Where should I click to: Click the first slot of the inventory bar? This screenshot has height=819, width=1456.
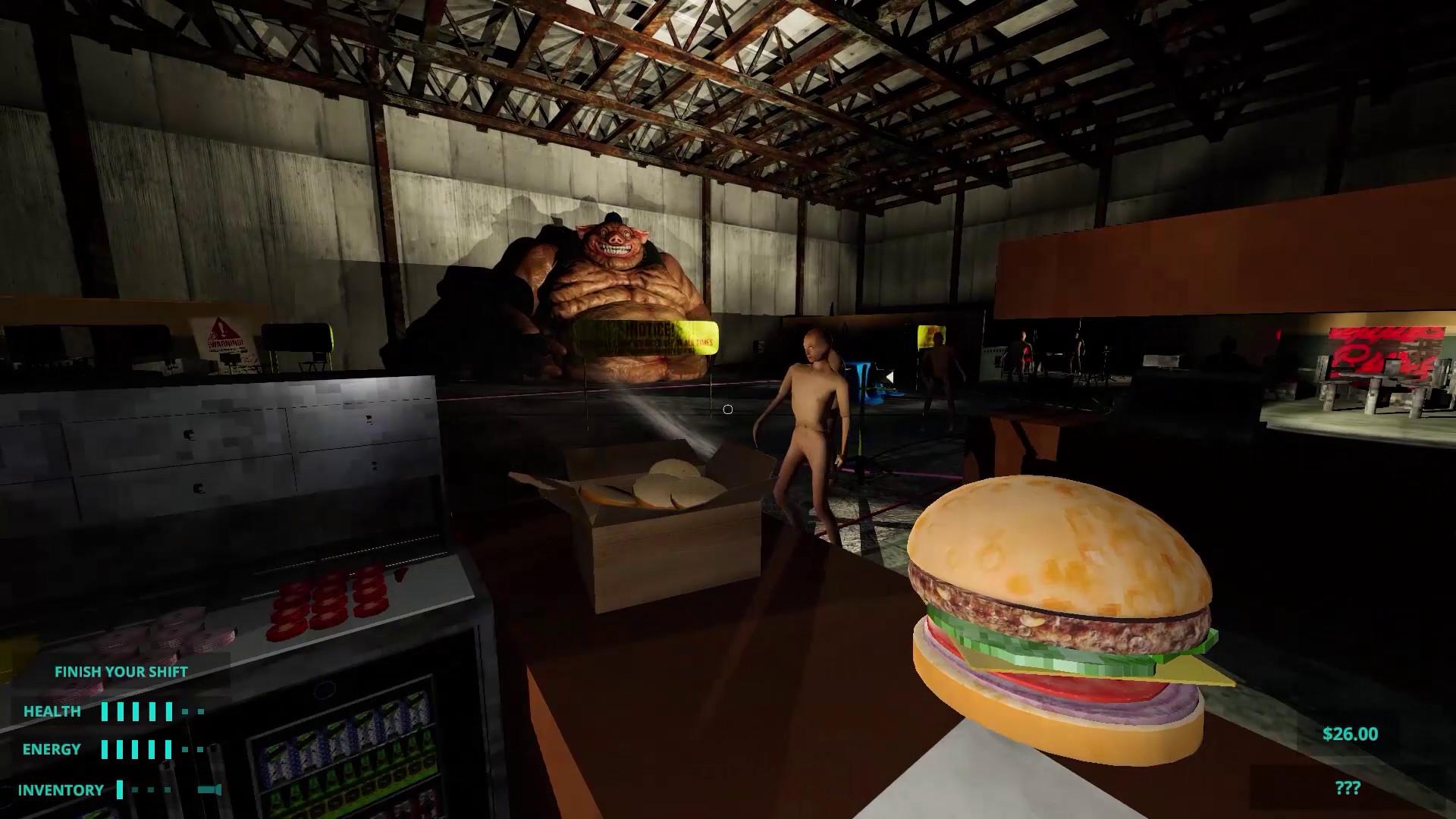(x=119, y=789)
